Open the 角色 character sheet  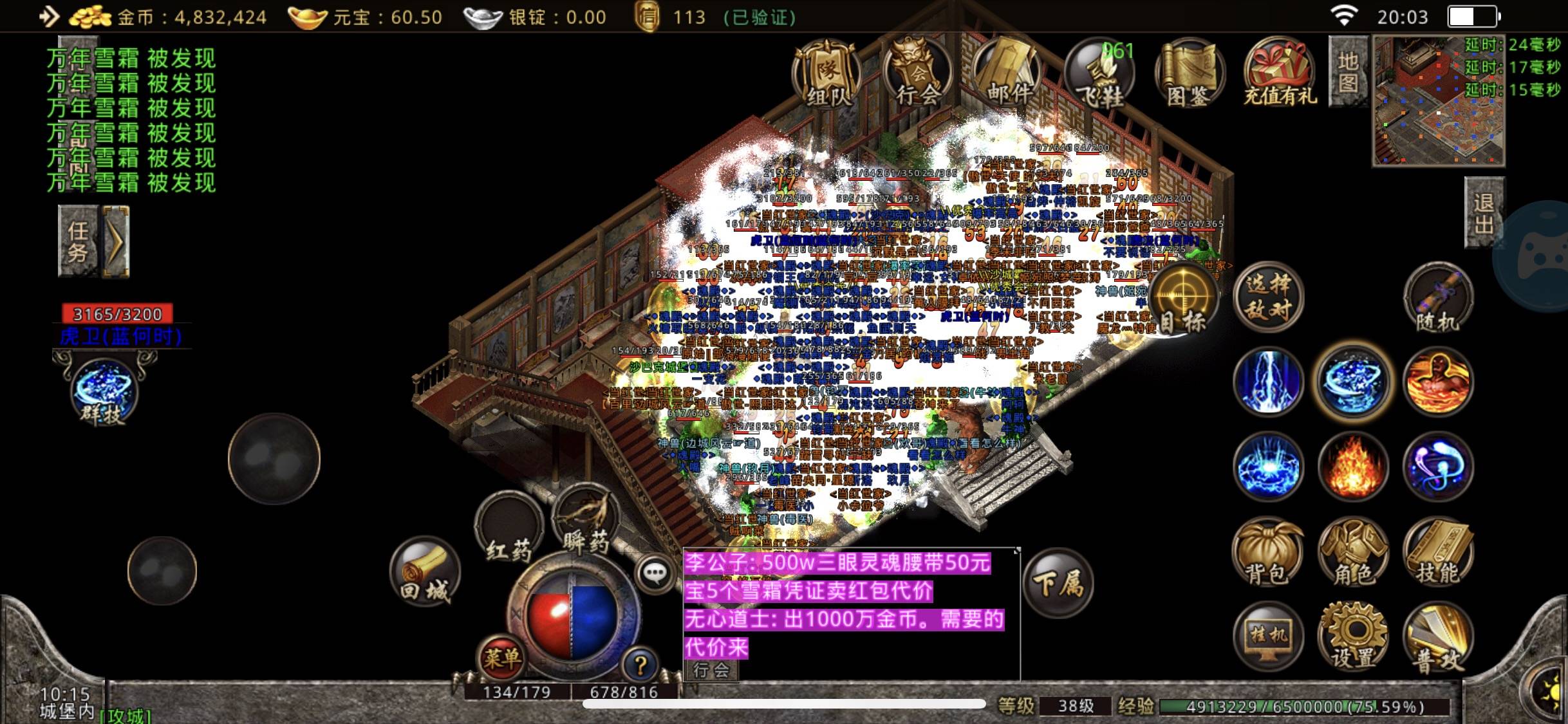tap(1353, 553)
